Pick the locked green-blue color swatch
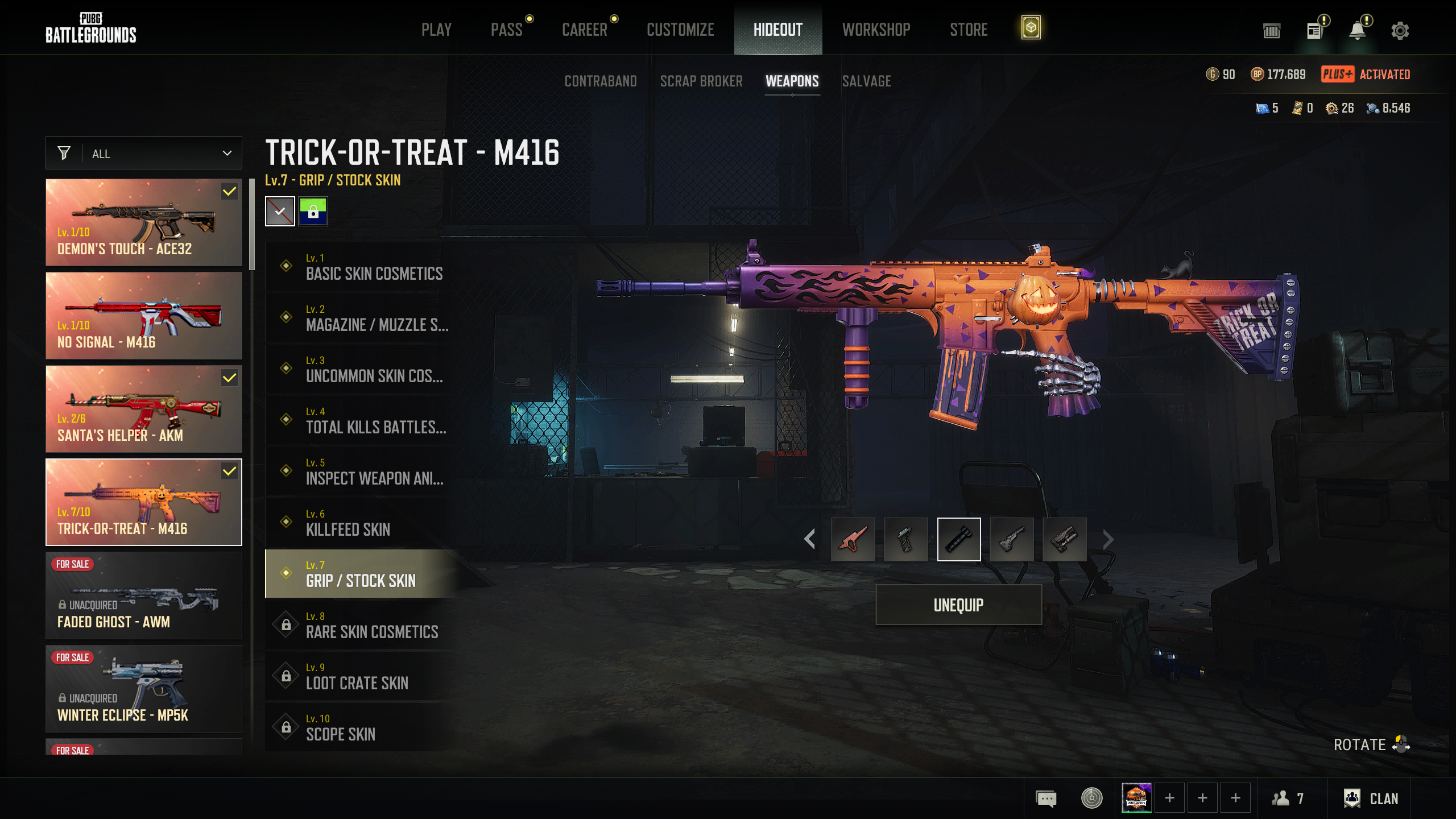Screen dimensions: 1456x819 [x=313, y=212]
